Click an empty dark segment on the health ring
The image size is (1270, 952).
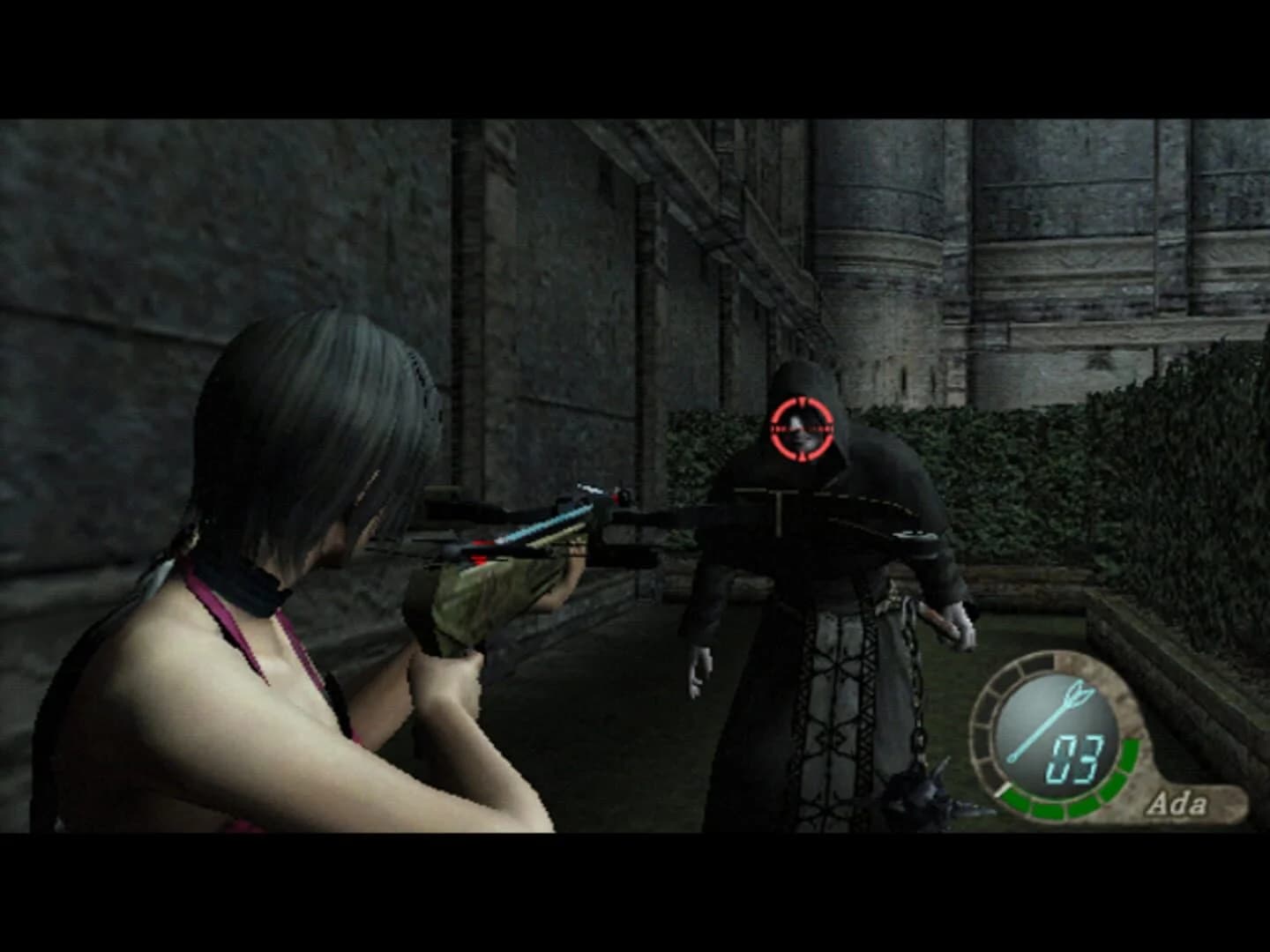981,718
